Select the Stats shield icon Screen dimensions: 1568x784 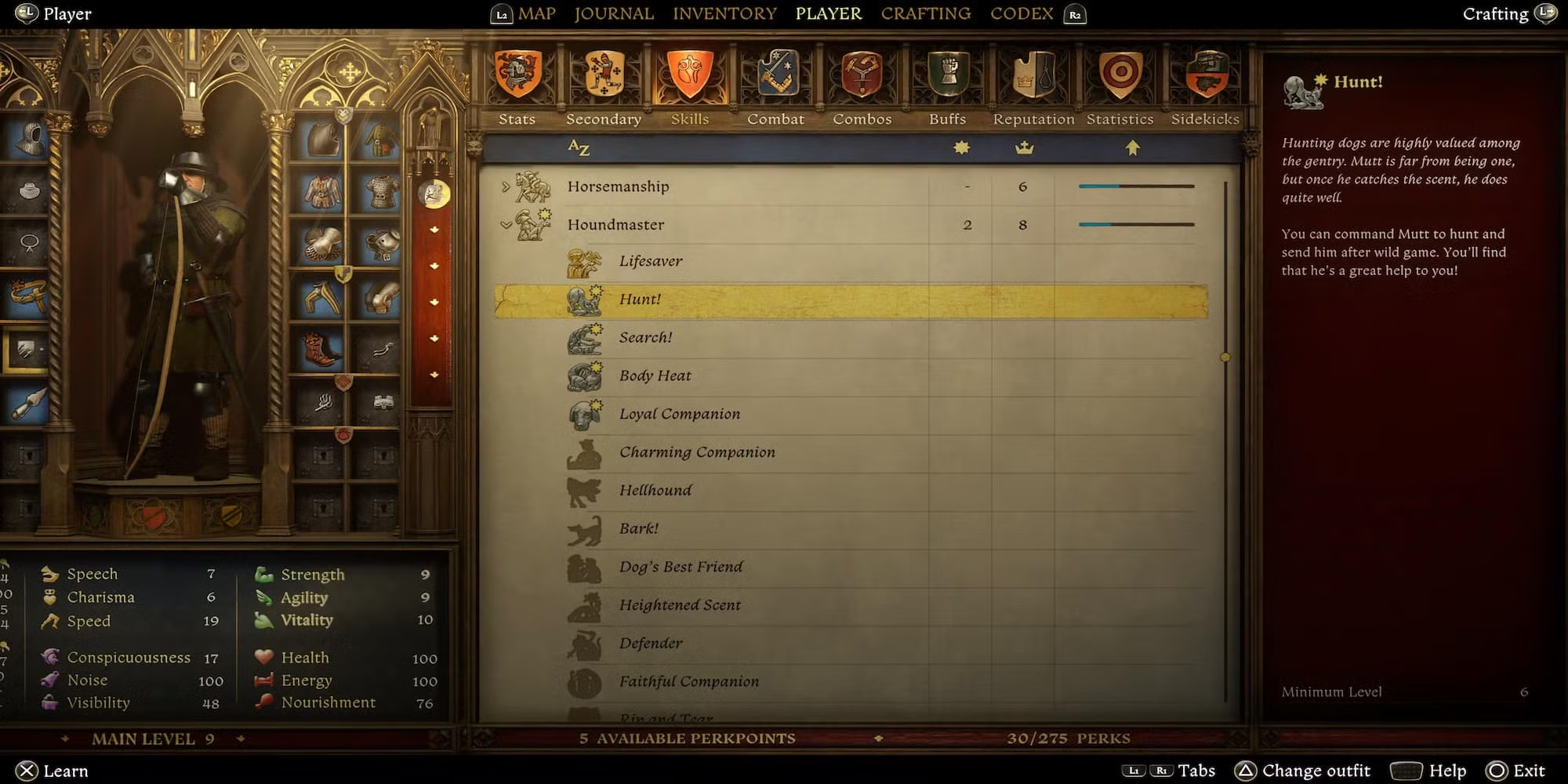coord(517,74)
